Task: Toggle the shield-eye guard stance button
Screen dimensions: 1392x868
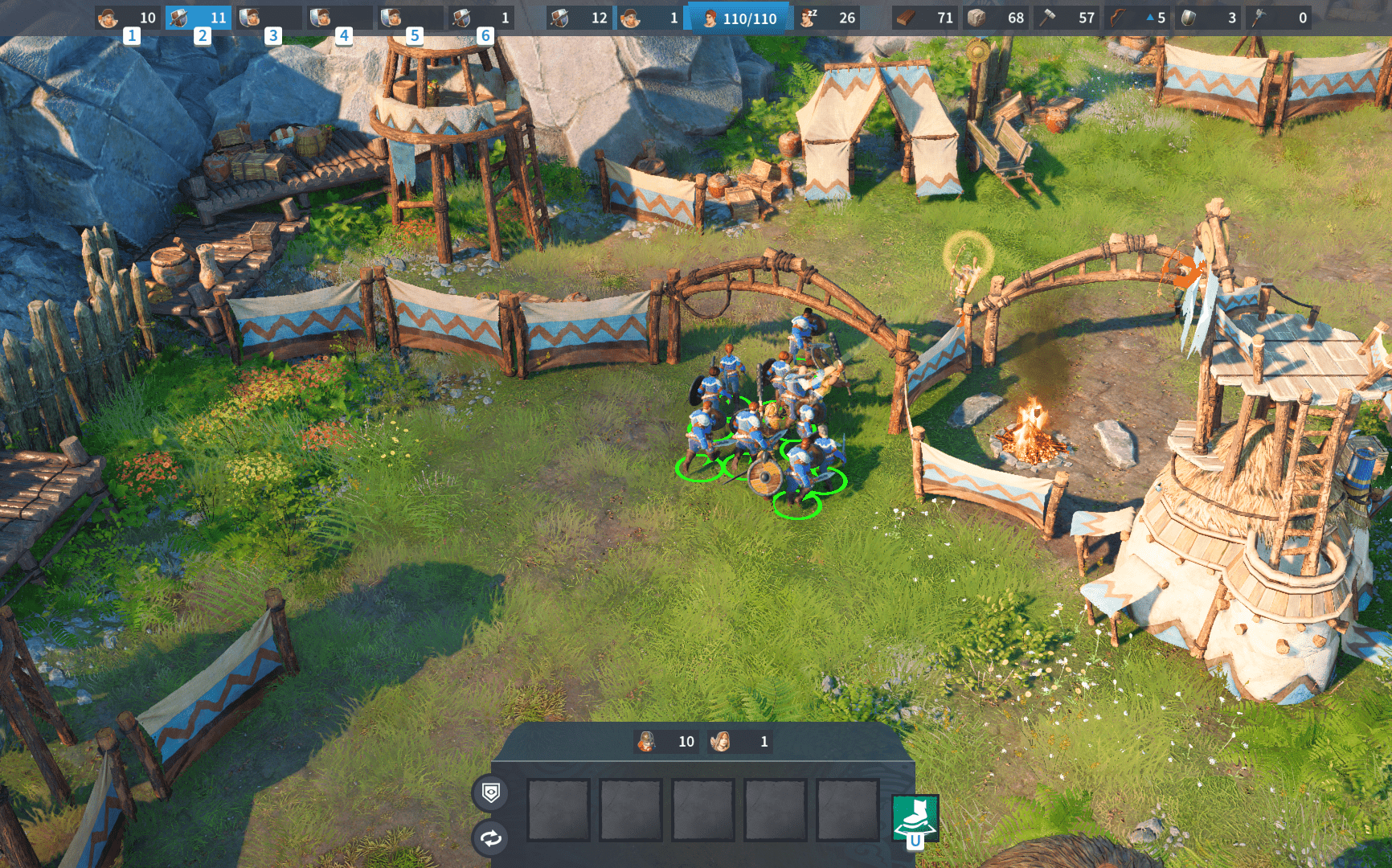Action: click(x=491, y=793)
